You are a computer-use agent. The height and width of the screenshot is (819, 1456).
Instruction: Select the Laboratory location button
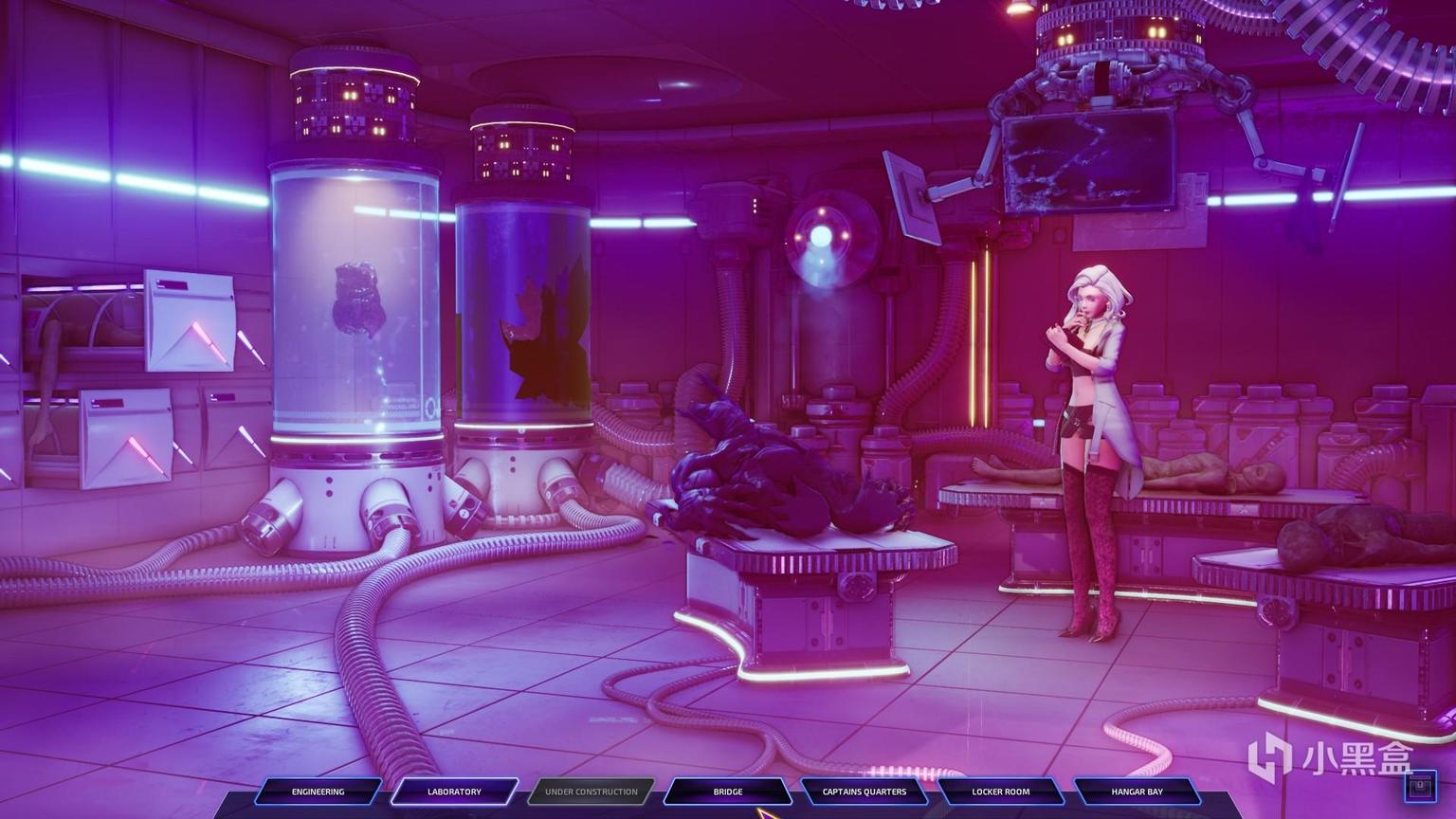[455, 792]
